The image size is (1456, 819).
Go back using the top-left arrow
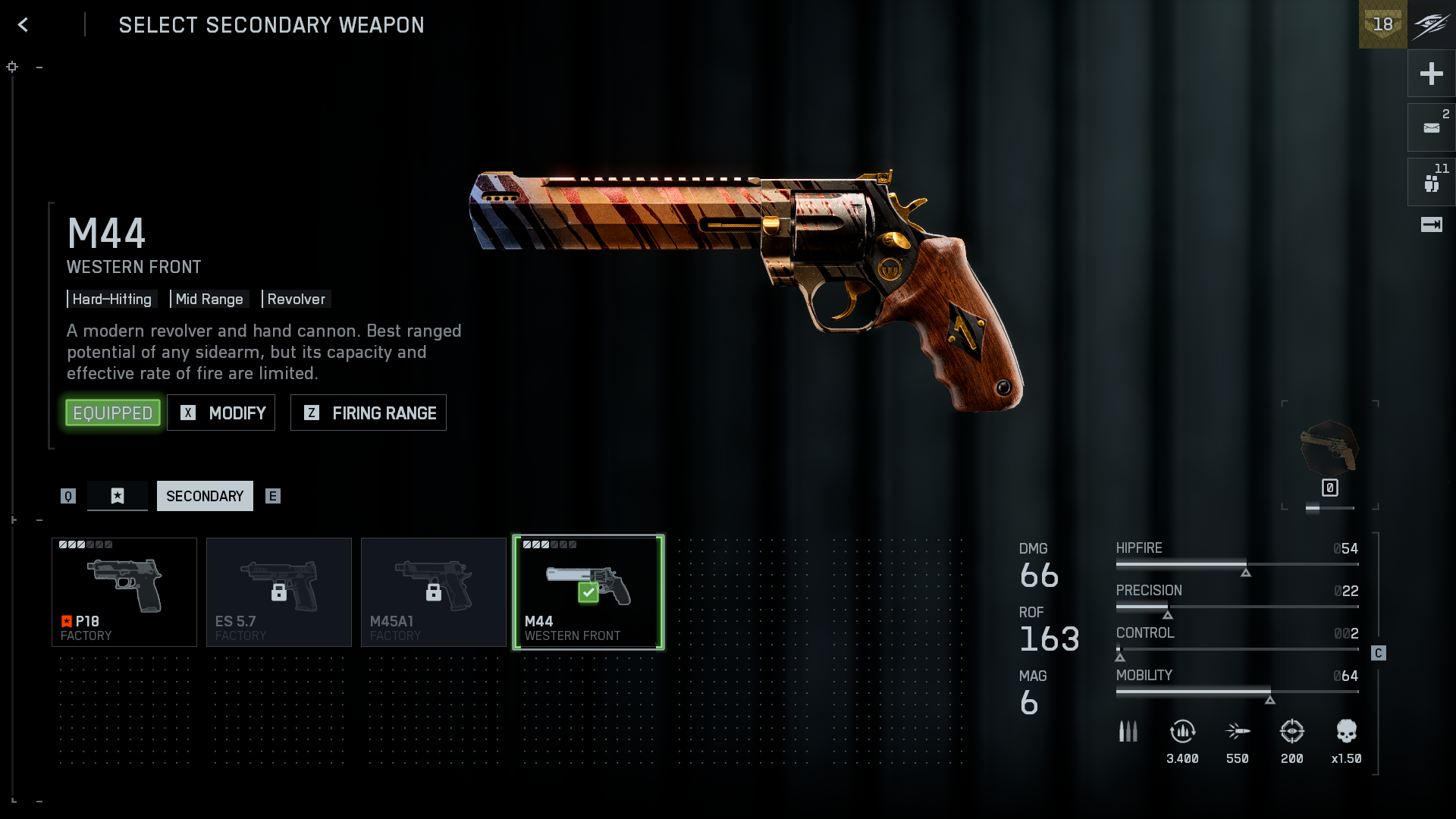pyautogui.click(x=24, y=25)
